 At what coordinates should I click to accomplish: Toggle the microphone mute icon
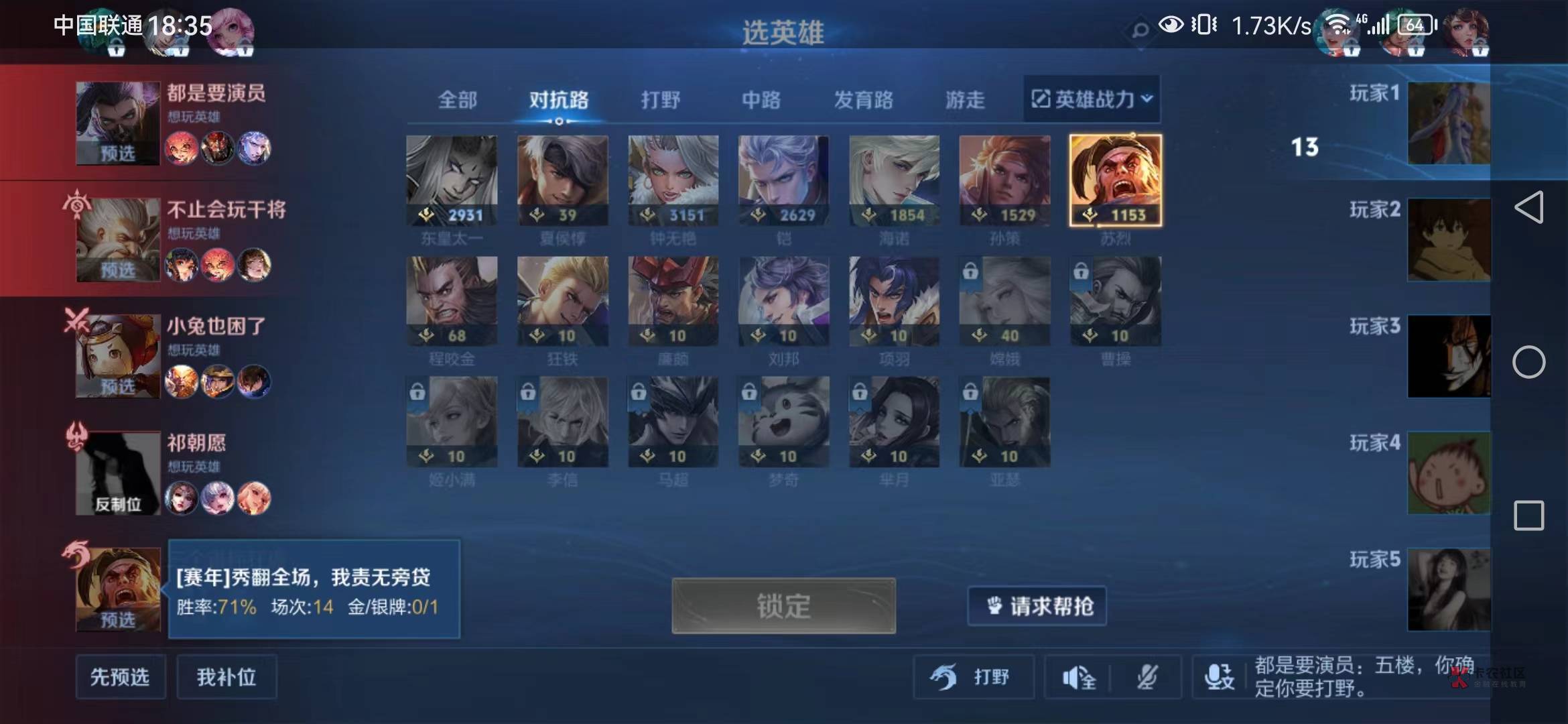pyautogui.click(x=1147, y=678)
